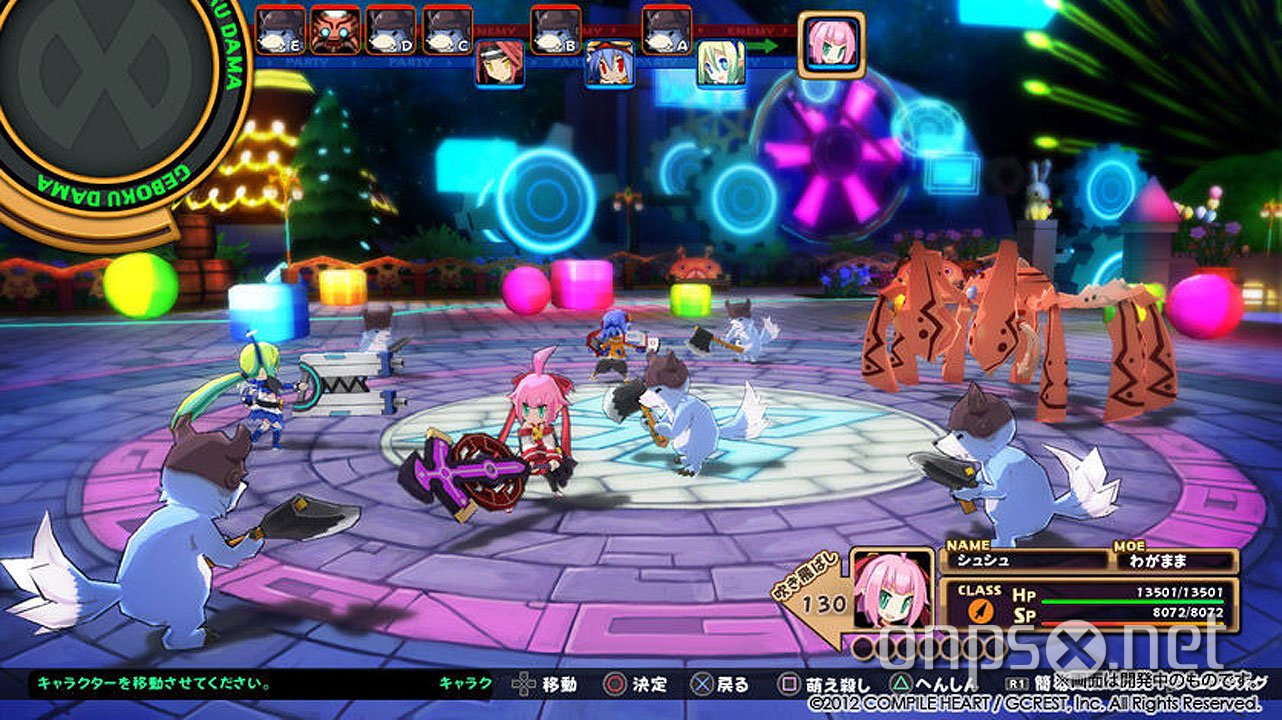Viewport: 1282px width, 720px height.
Task: Click the orange class icon in status panel
Action: point(981,610)
